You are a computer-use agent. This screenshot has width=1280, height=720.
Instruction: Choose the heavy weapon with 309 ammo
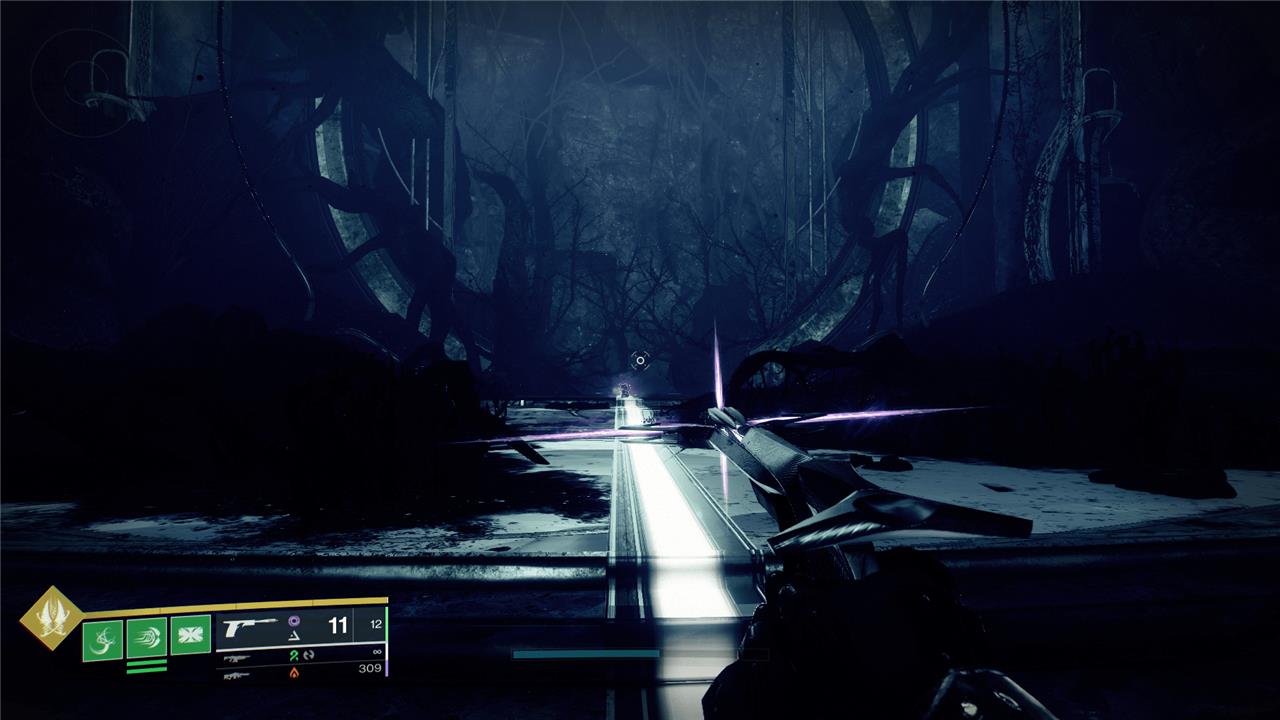[300, 675]
